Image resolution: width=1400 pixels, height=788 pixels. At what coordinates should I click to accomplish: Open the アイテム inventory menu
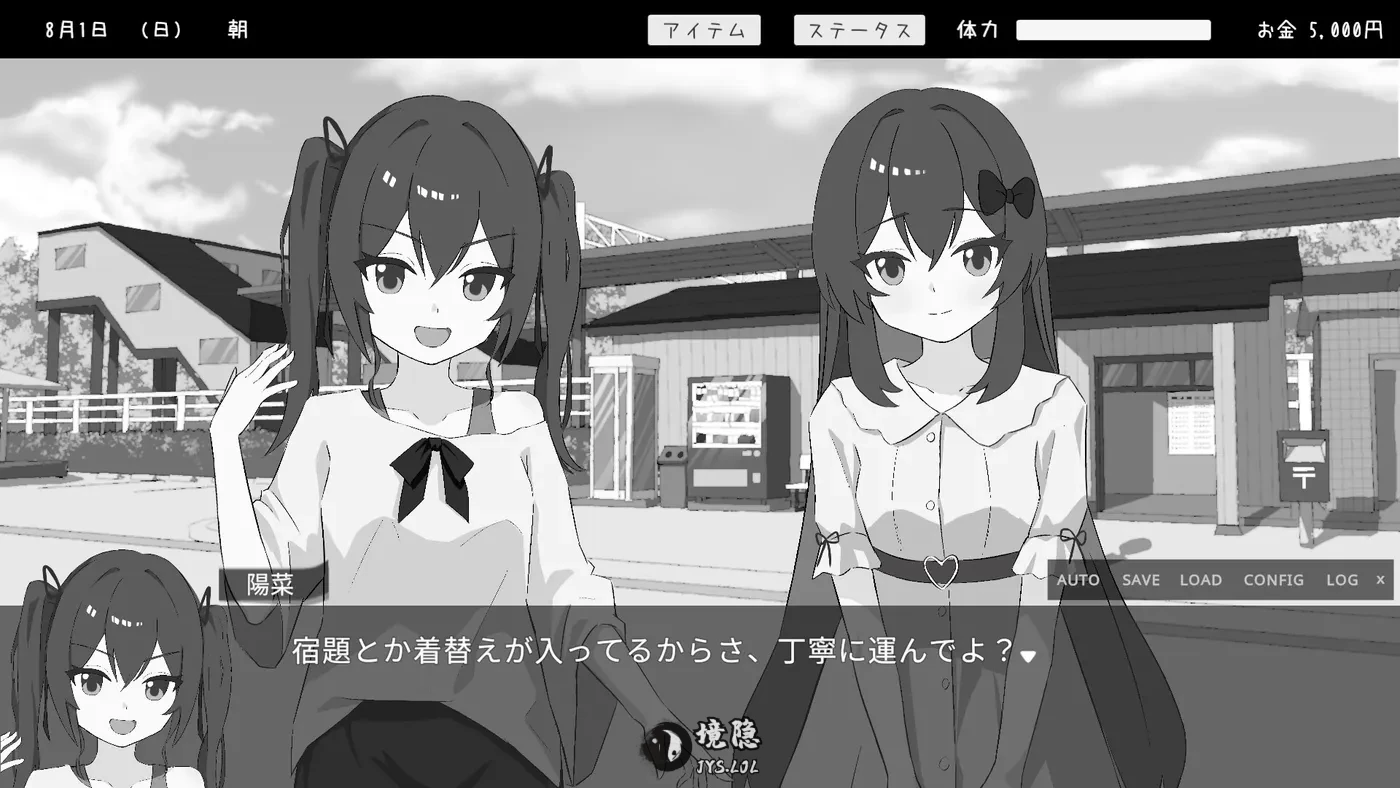click(x=704, y=29)
